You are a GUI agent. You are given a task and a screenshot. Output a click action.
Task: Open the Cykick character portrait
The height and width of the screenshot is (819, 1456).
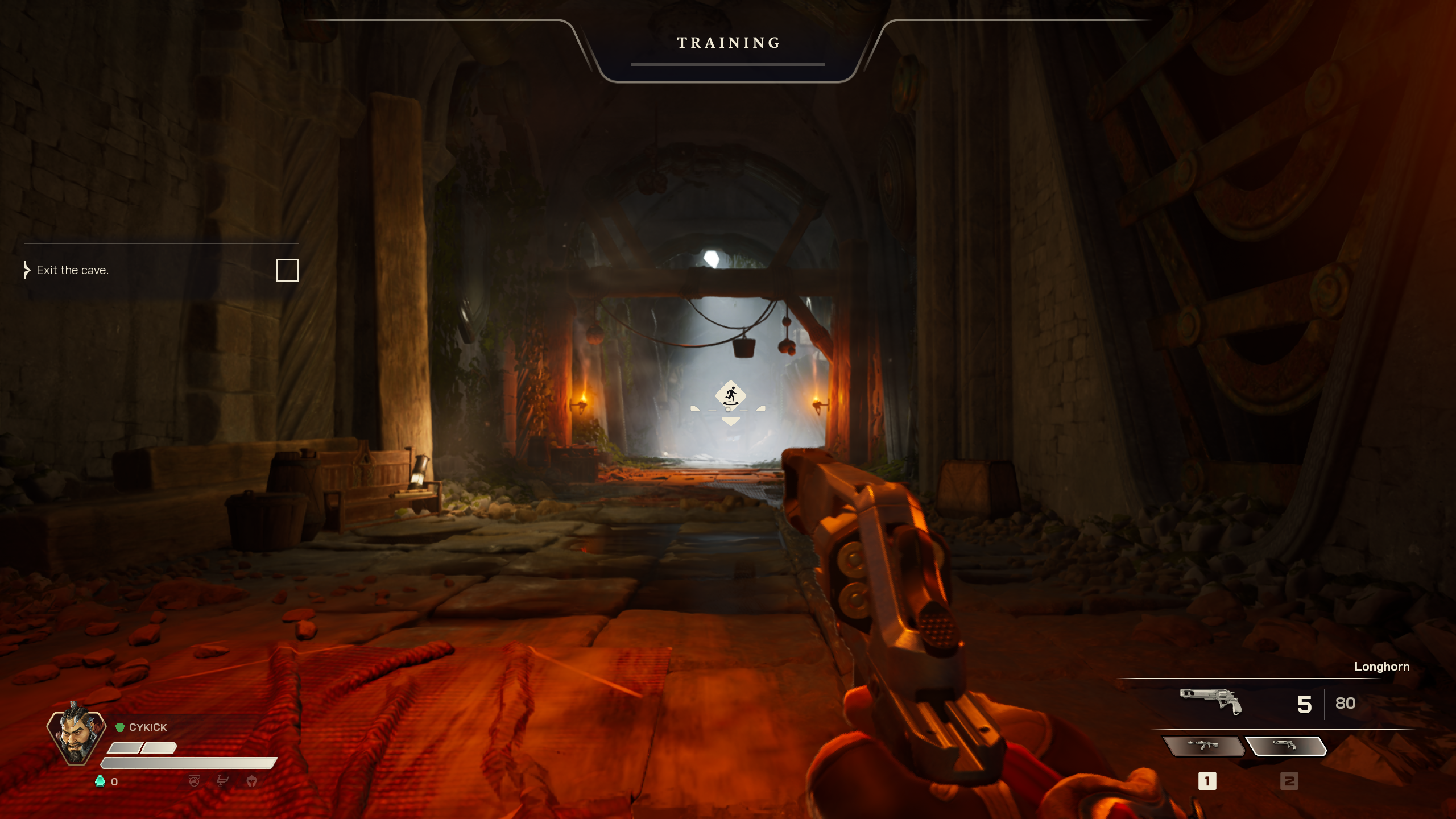pos(76,737)
